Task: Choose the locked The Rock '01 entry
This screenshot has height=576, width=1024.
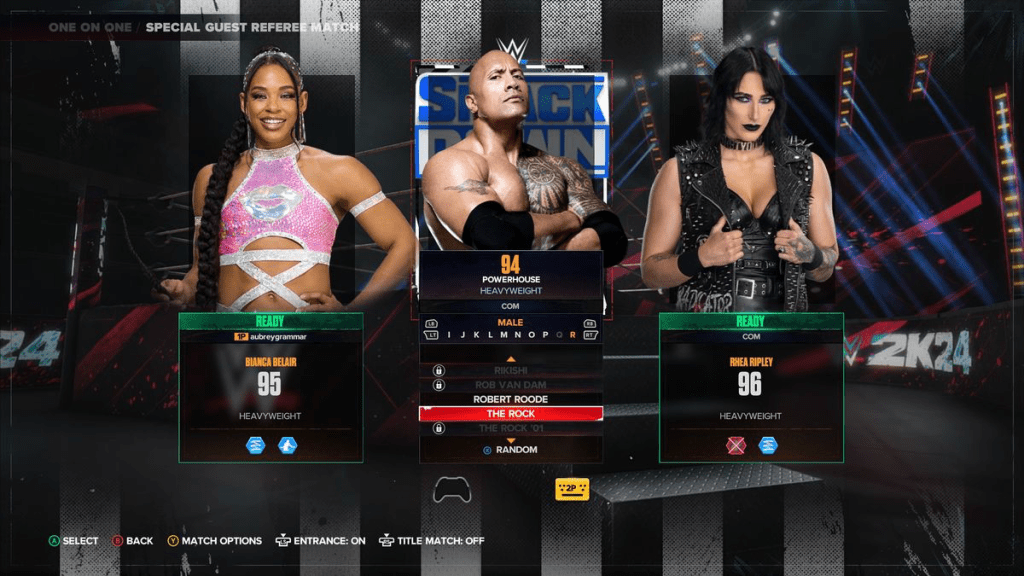Action: pyautogui.click(x=511, y=429)
